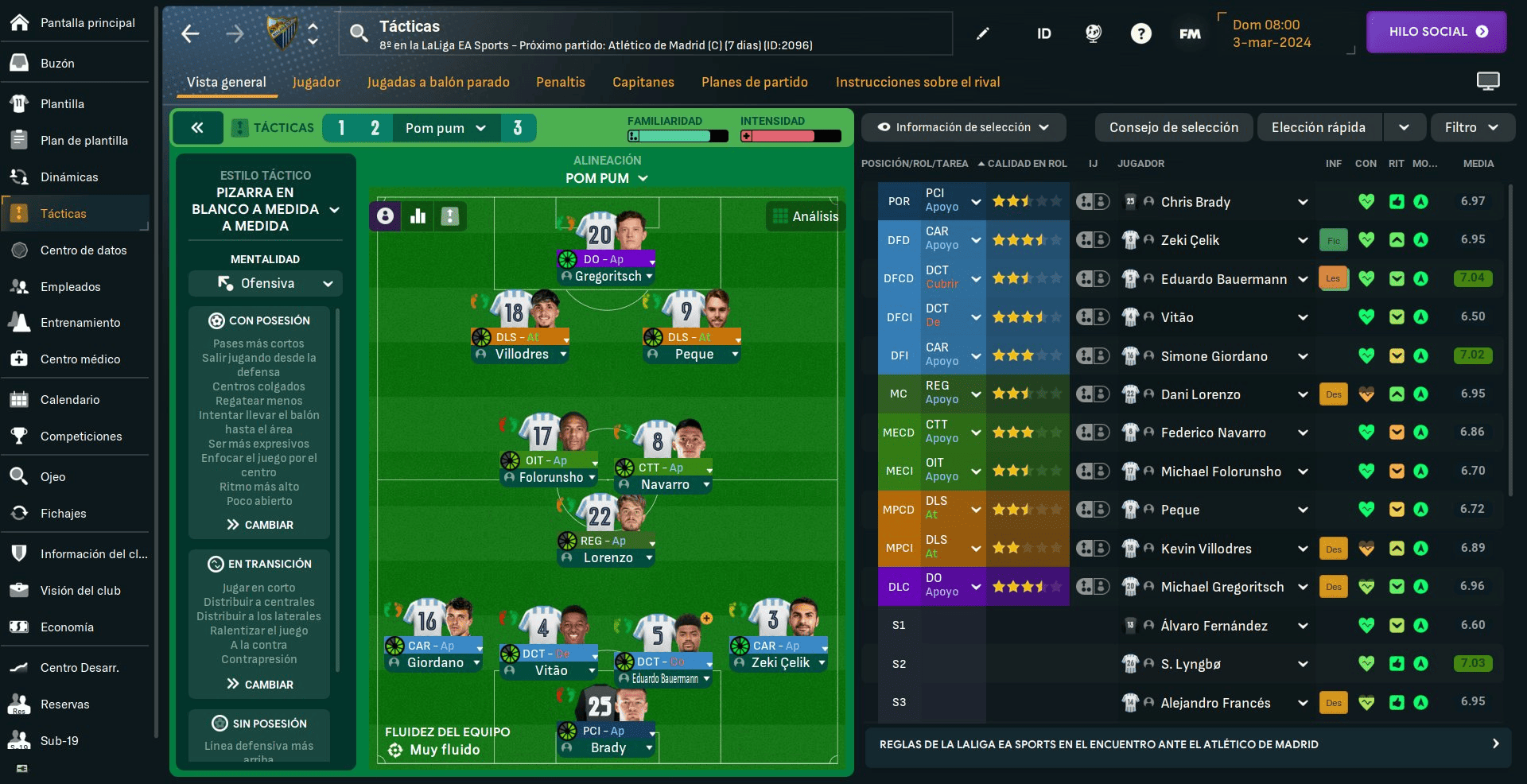Expand the LaLiga match rules banner
This screenshot has height=784, width=1527.
click(x=1188, y=745)
